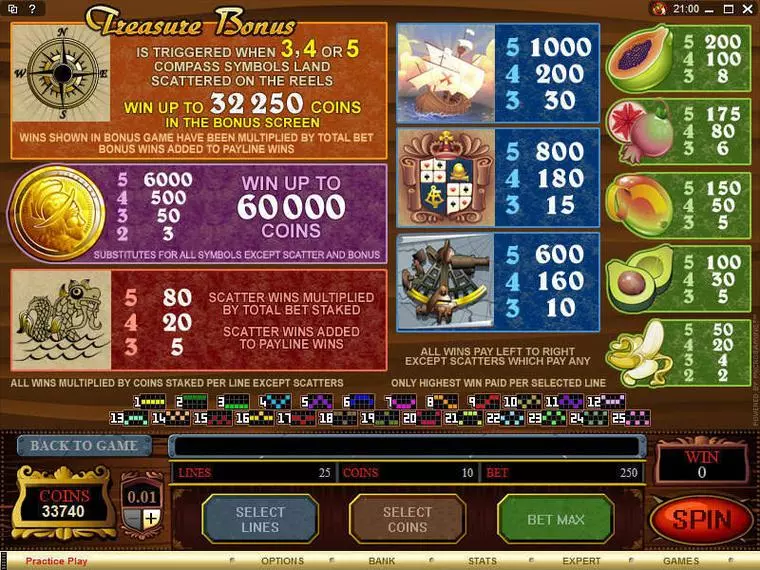
Task: Open the Games menu
Action: (681, 562)
